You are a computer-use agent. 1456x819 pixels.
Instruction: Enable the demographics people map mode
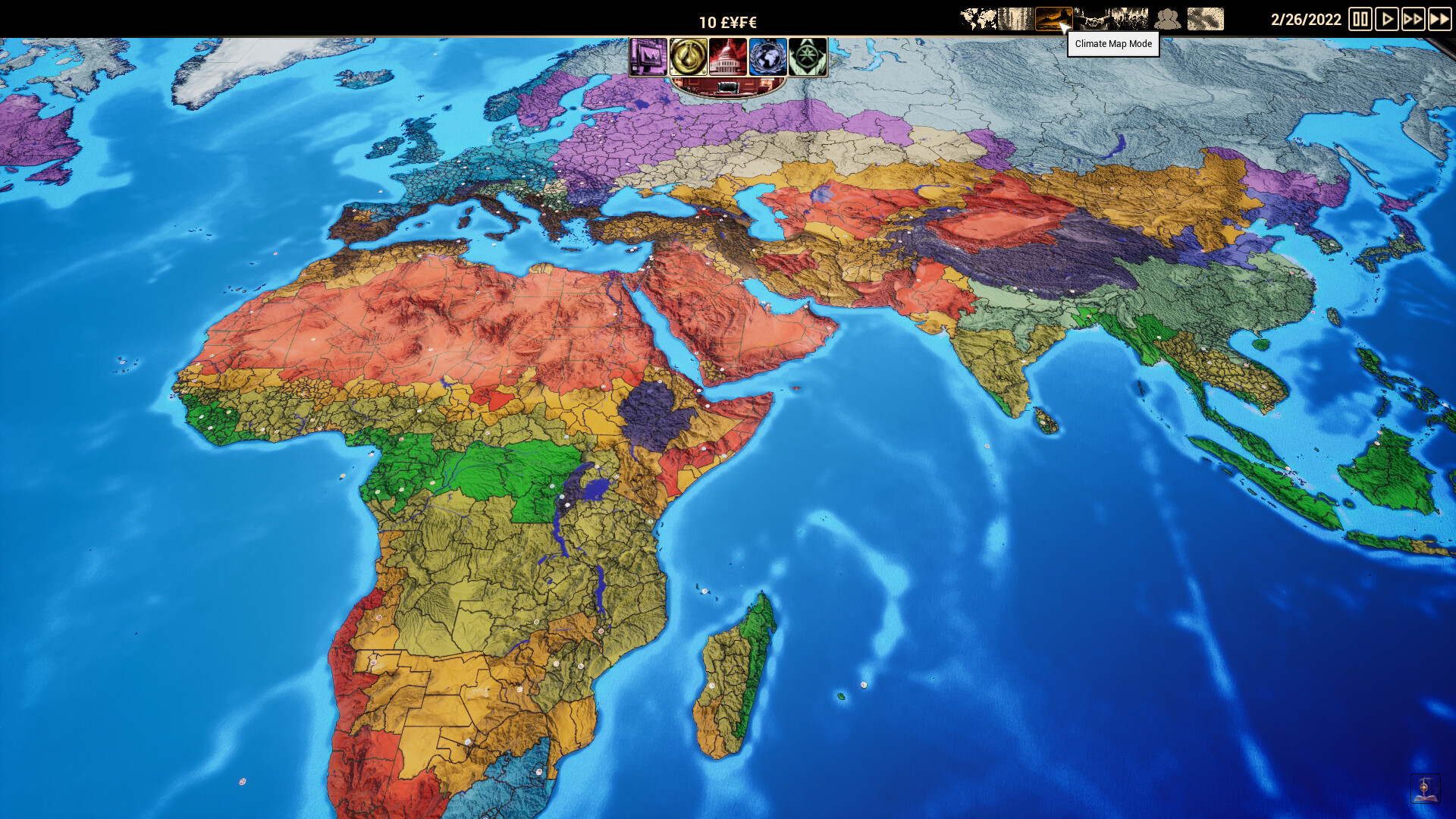[1166, 18]
